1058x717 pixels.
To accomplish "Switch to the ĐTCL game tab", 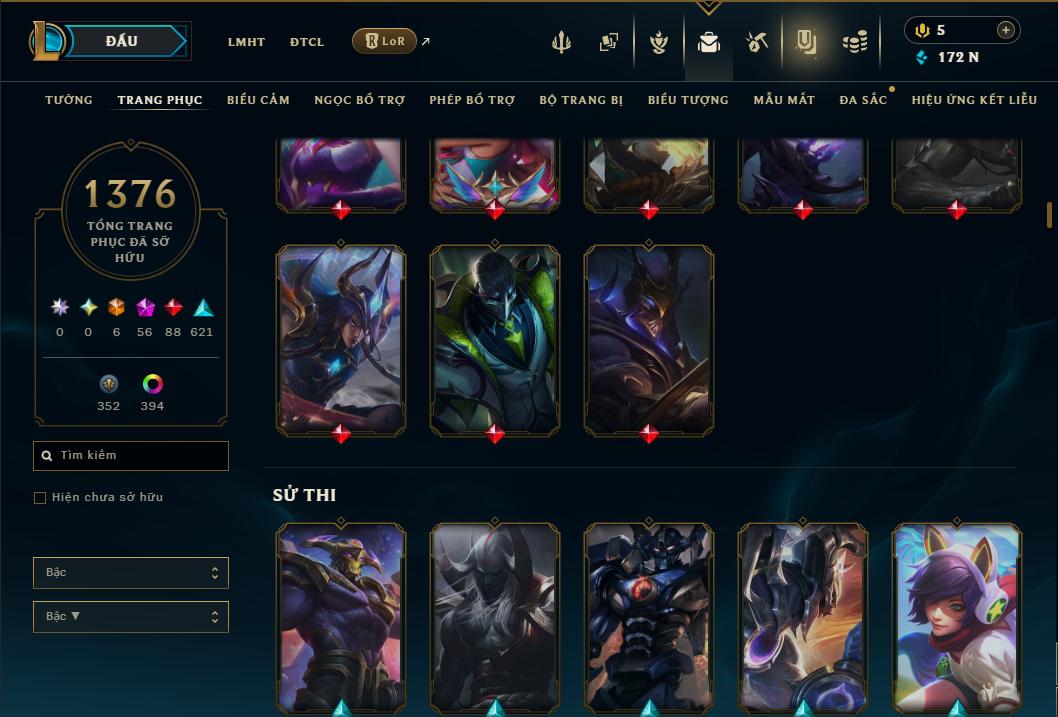I will (307, 42).
